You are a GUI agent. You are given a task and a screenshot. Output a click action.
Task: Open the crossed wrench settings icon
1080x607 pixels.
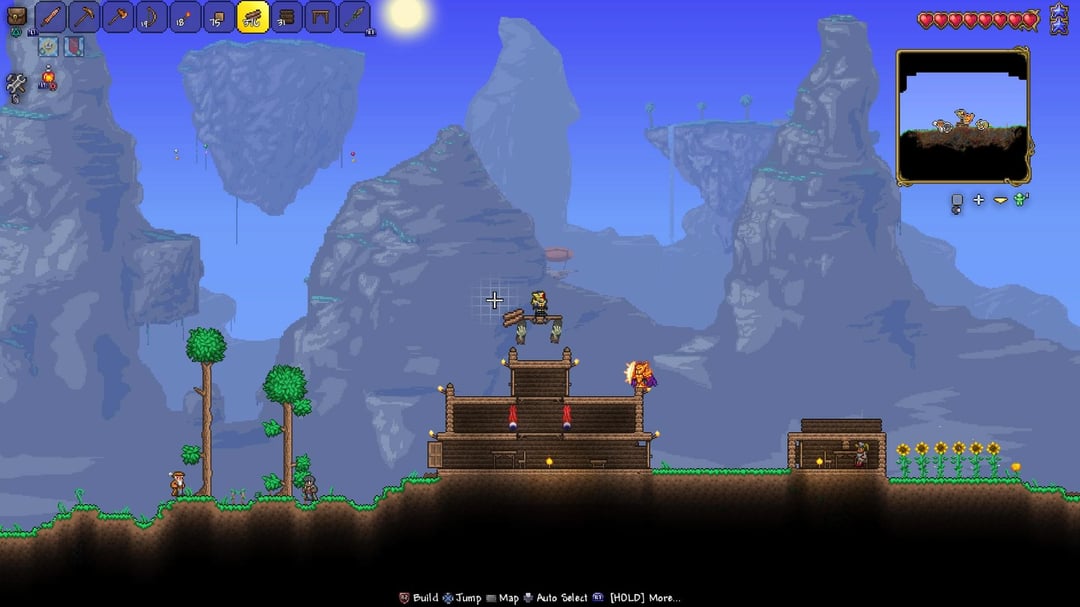tap(16, 86)
